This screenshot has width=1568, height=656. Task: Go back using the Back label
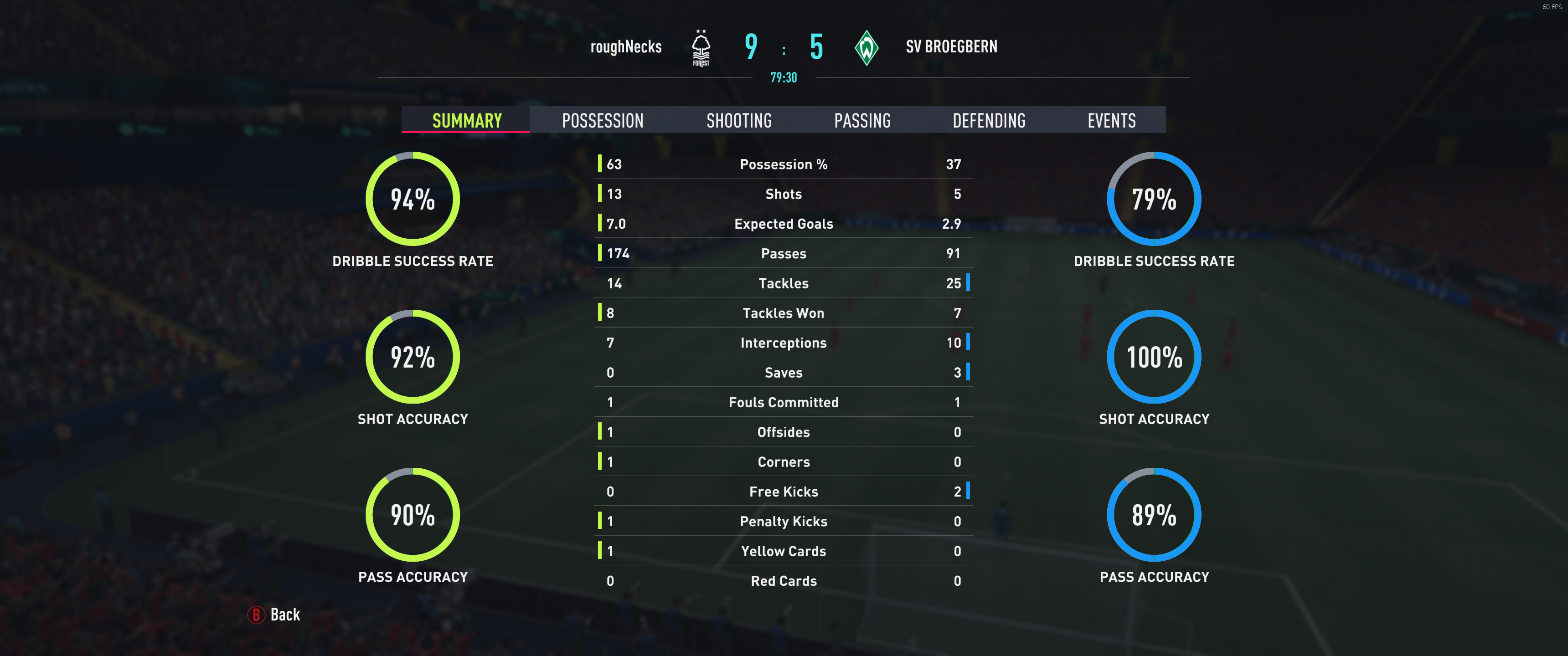(x=284, y=615)
